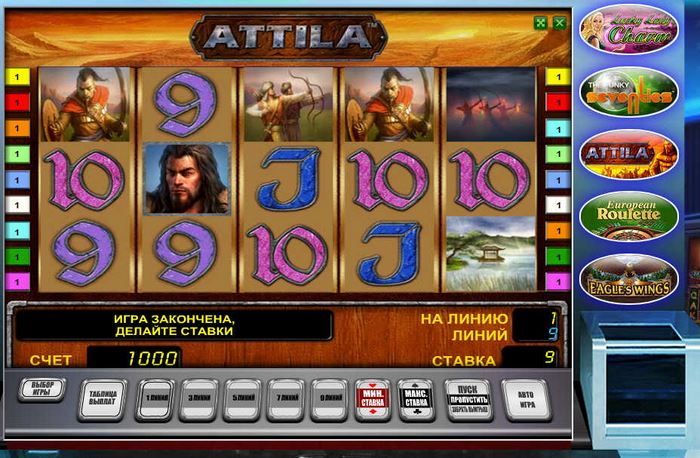Select the 1 линия bet line button
The width and height of the screenshot is (700, 458).
tap(154, 399)
